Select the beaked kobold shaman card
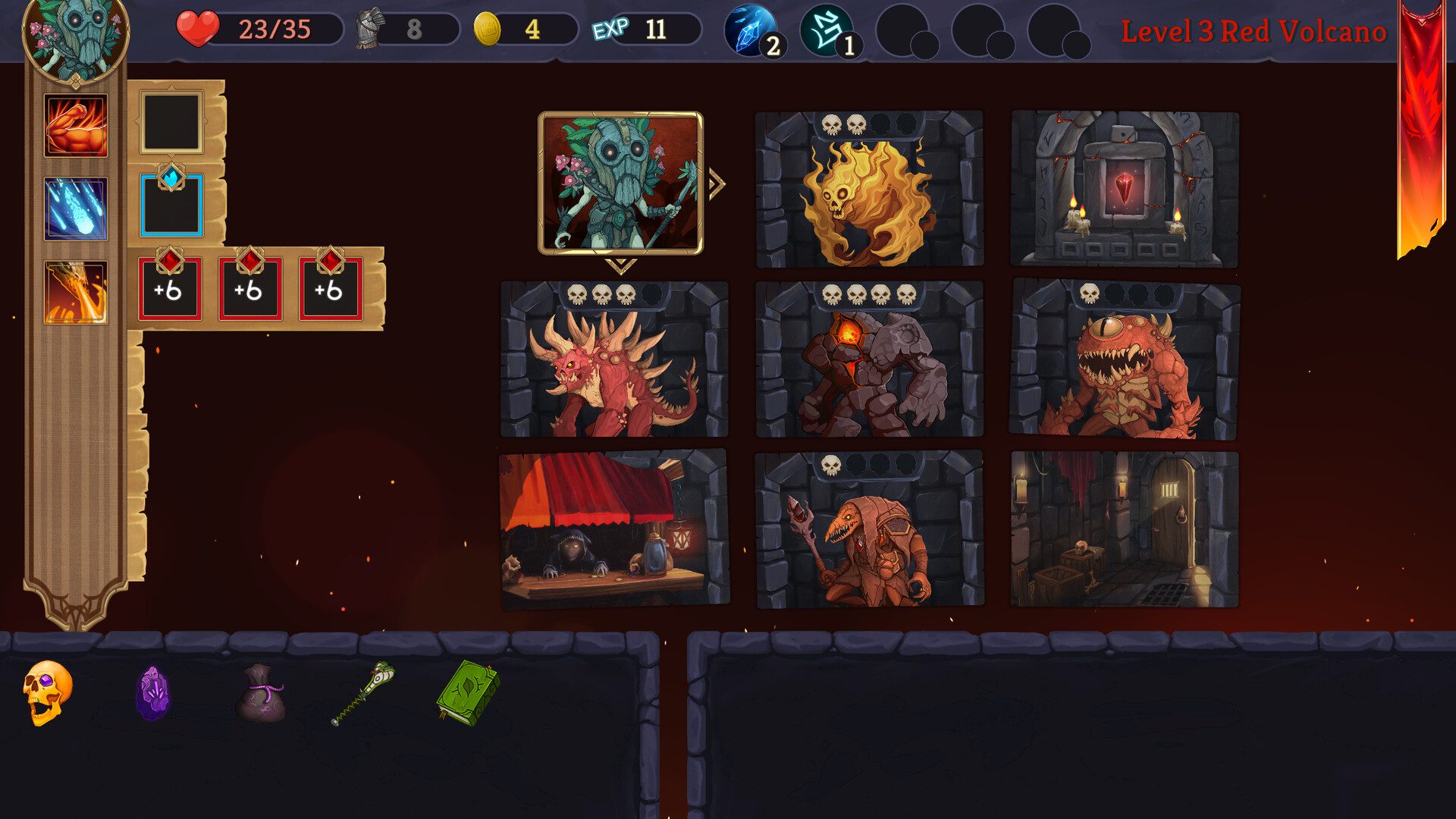The image size is (1456, 819). [869, 529]
